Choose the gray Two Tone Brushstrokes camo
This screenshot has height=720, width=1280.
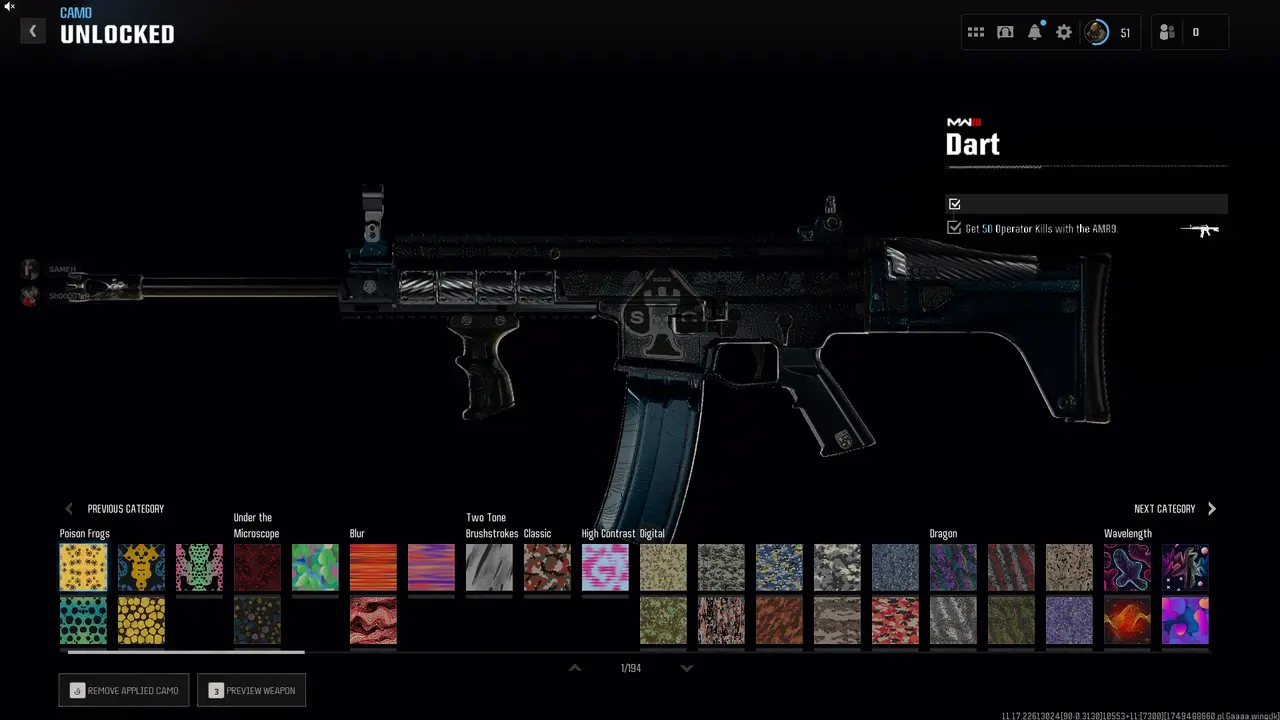click(x=489, y=567)
